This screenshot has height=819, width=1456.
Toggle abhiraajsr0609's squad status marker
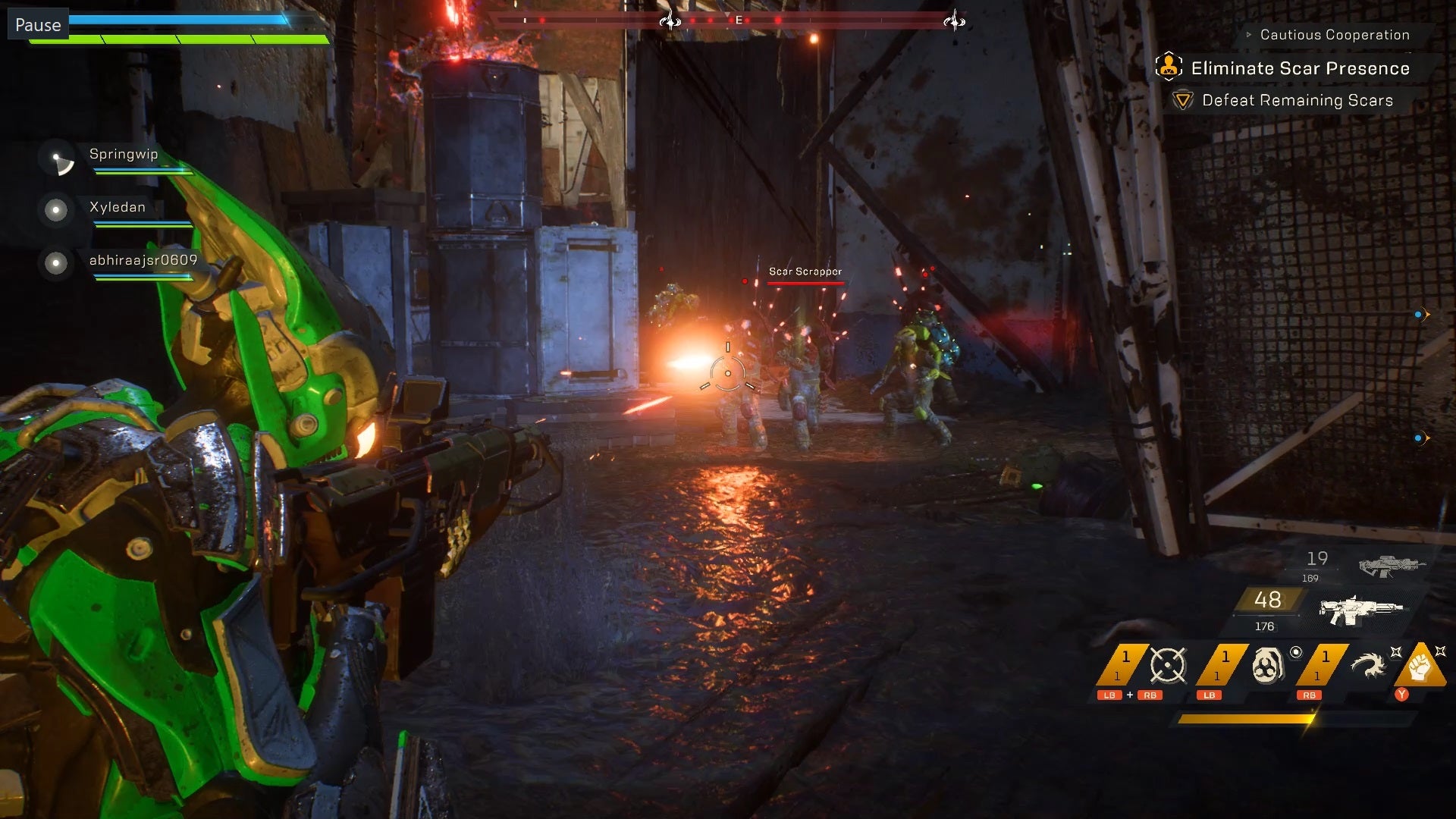click(55, 264)
